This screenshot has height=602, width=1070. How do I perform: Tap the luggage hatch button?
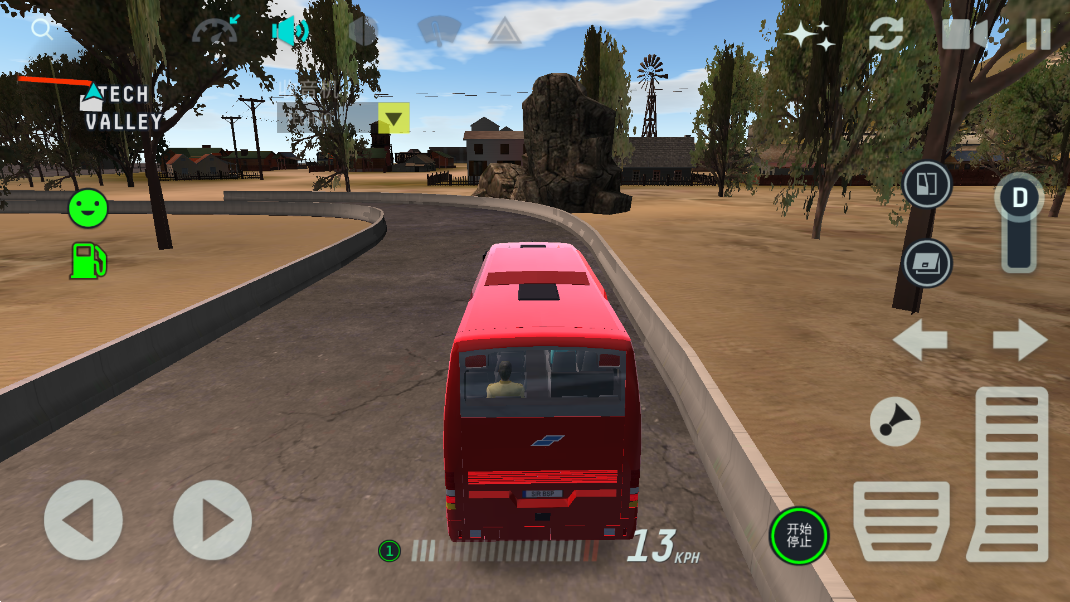point(927,264)
